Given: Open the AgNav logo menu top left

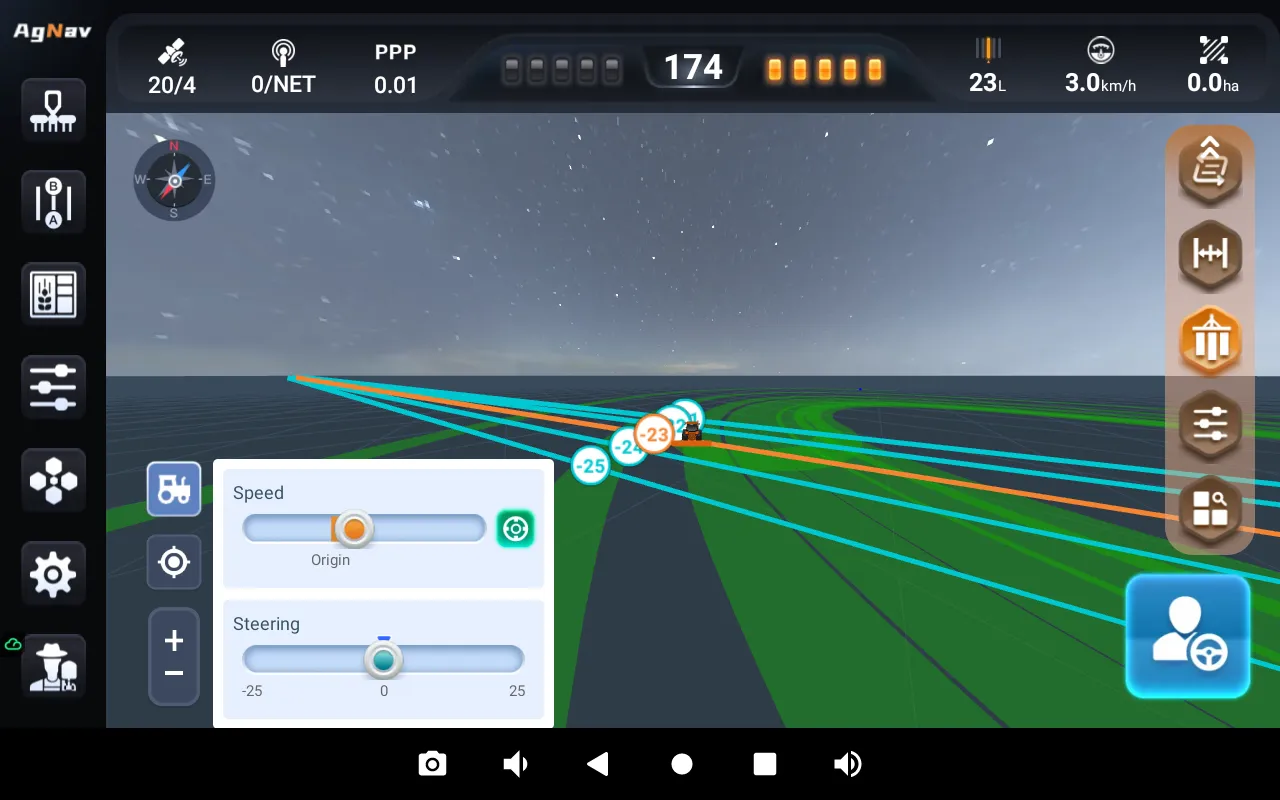Looking at the screenshot, I should coord(53,30).
